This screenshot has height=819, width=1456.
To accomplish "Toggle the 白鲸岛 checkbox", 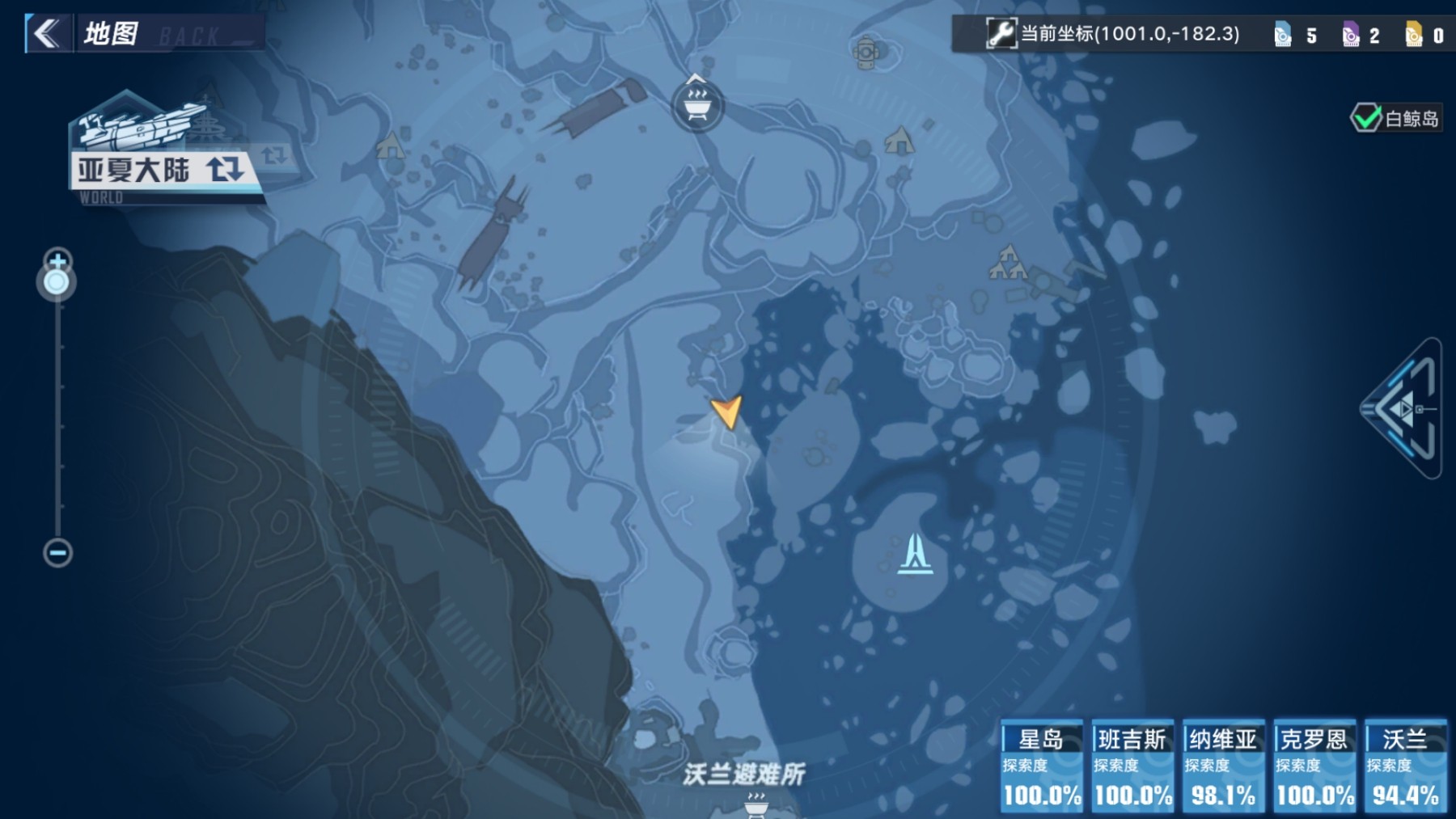I will click(1366, 119).
